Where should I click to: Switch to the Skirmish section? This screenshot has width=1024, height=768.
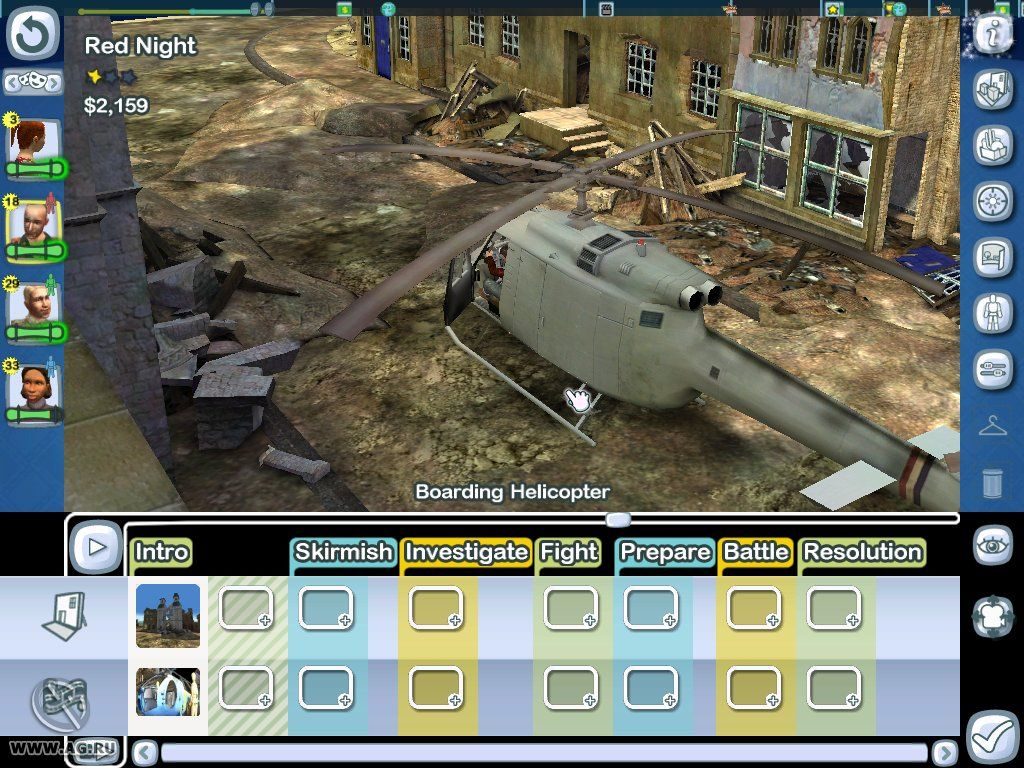[x=342, y=553]
